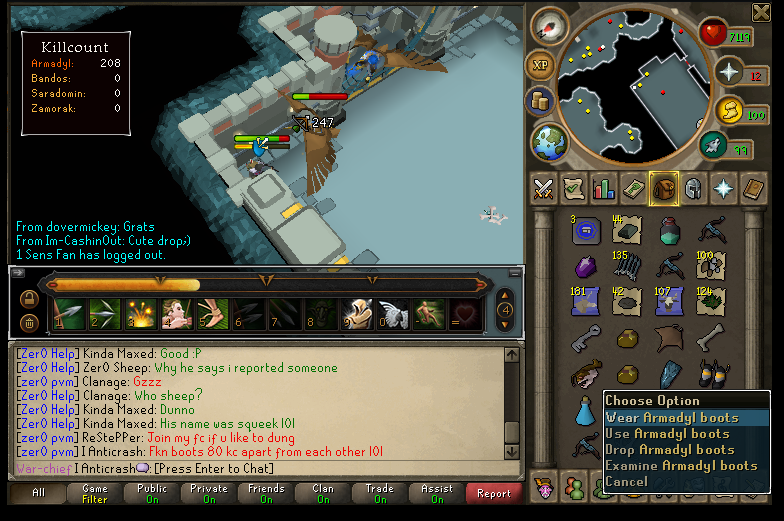Choose Use Armadyl boots option
This screenshot has width=784, height=521.
[667, 434]
